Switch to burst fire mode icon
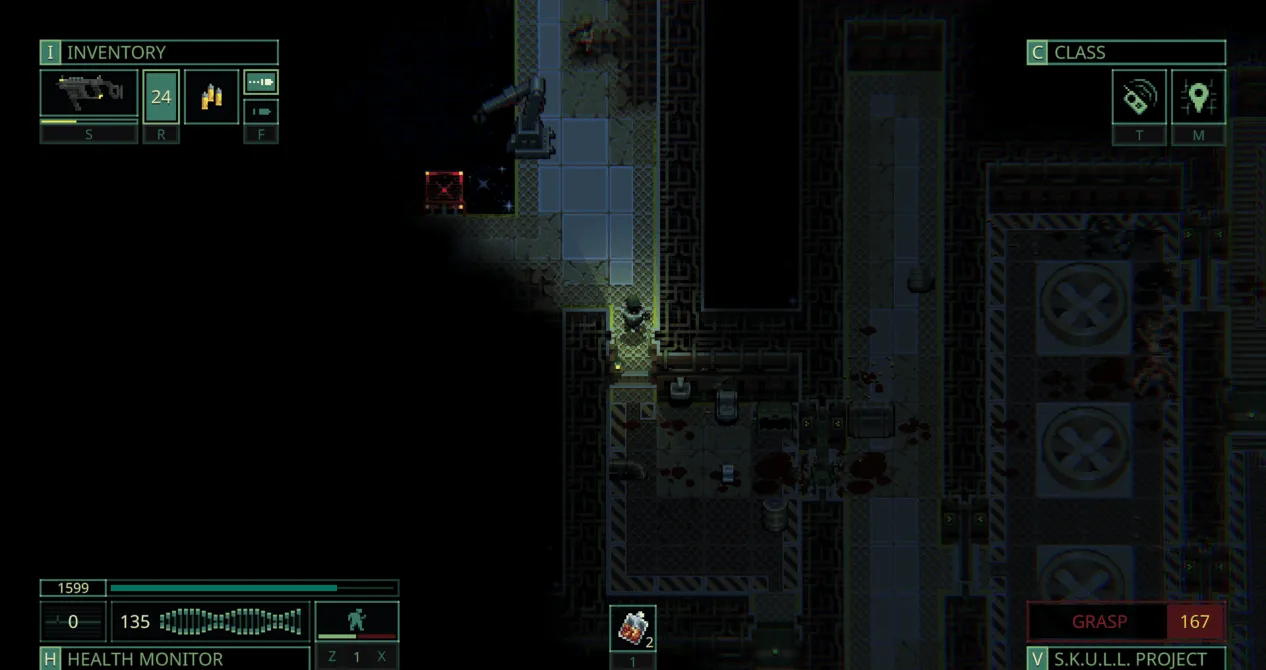 click(x=261, y=82)
